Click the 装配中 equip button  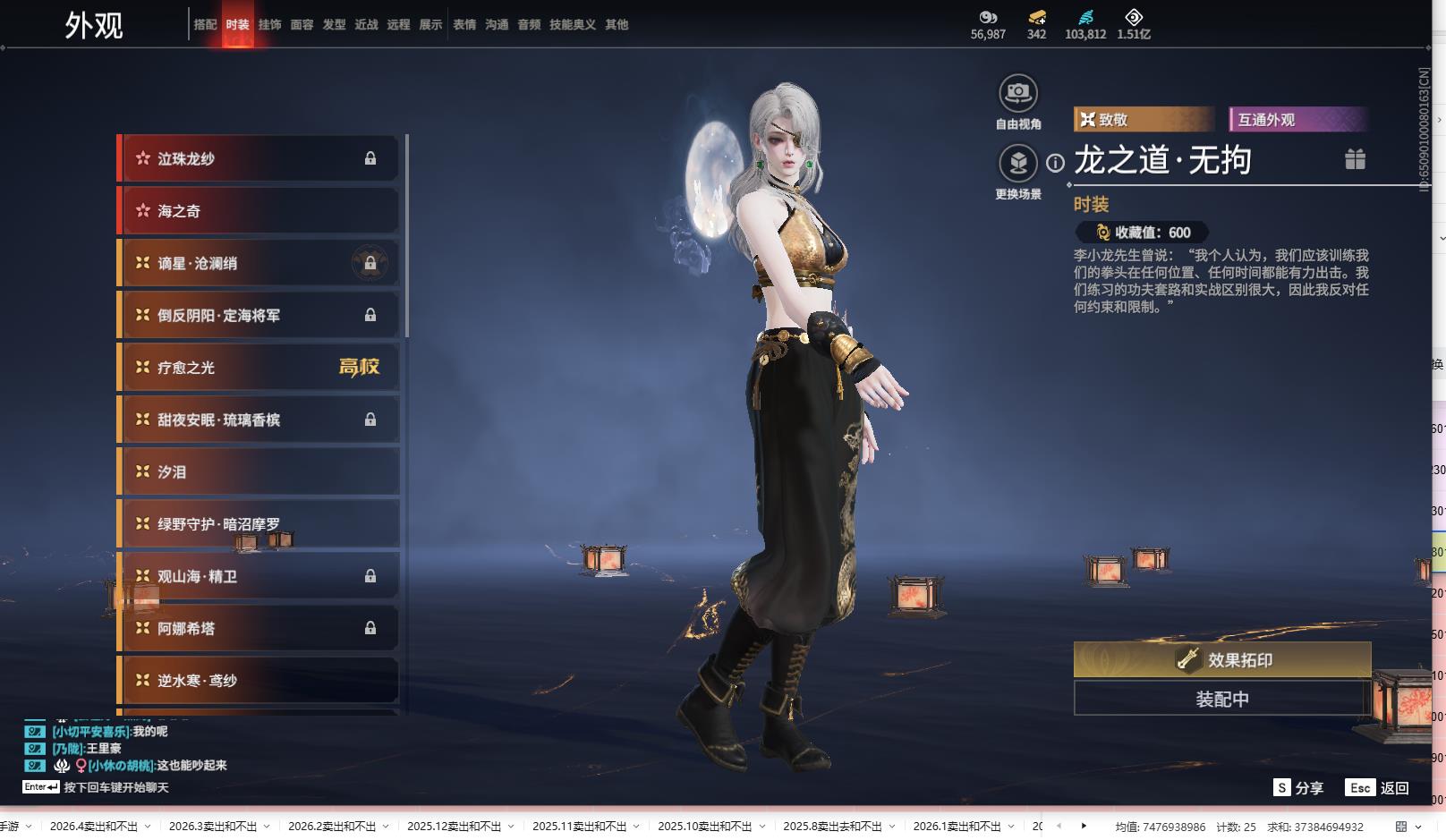(1222, 699)
